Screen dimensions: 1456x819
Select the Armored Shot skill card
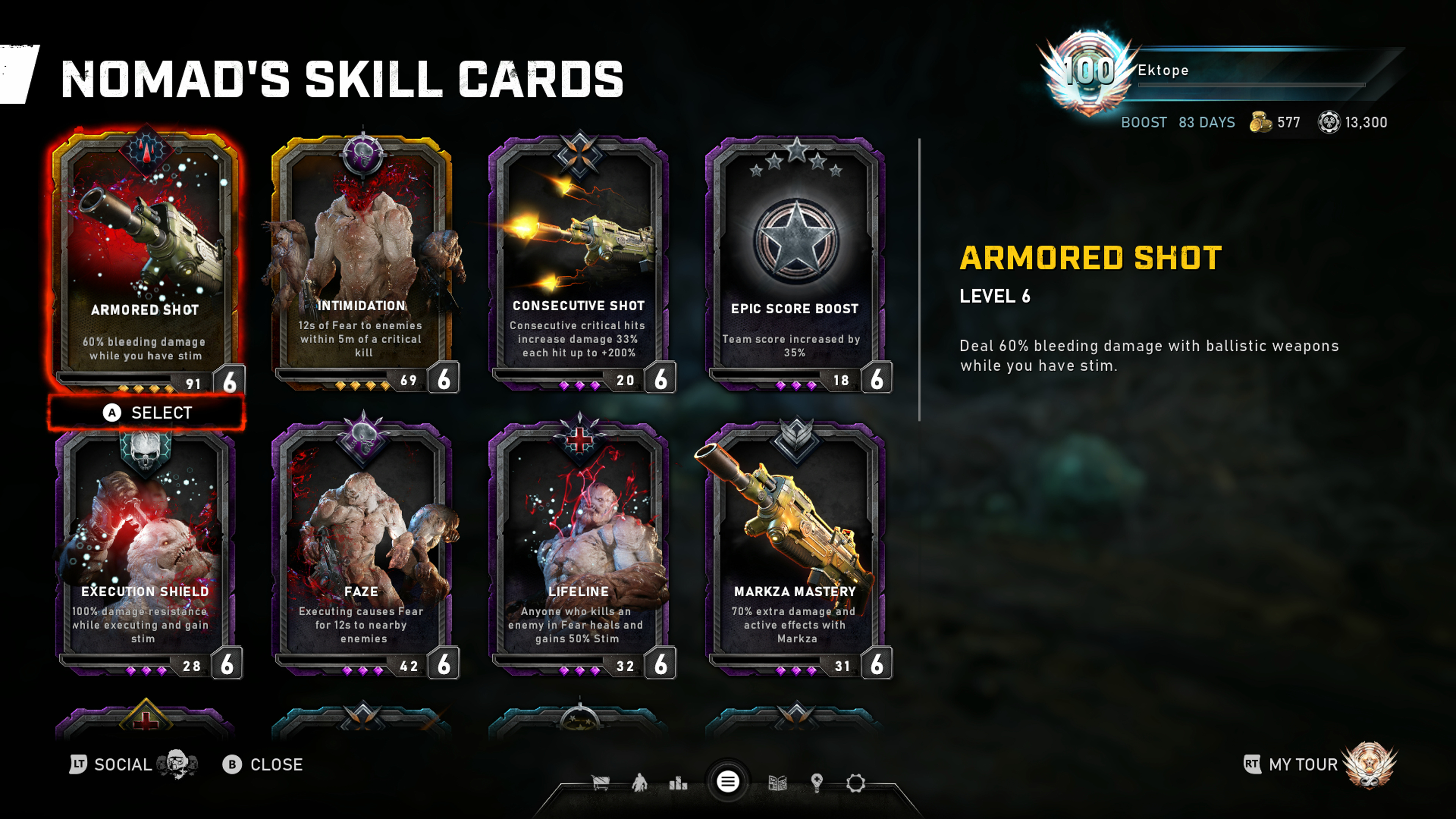tap(146, 260)
